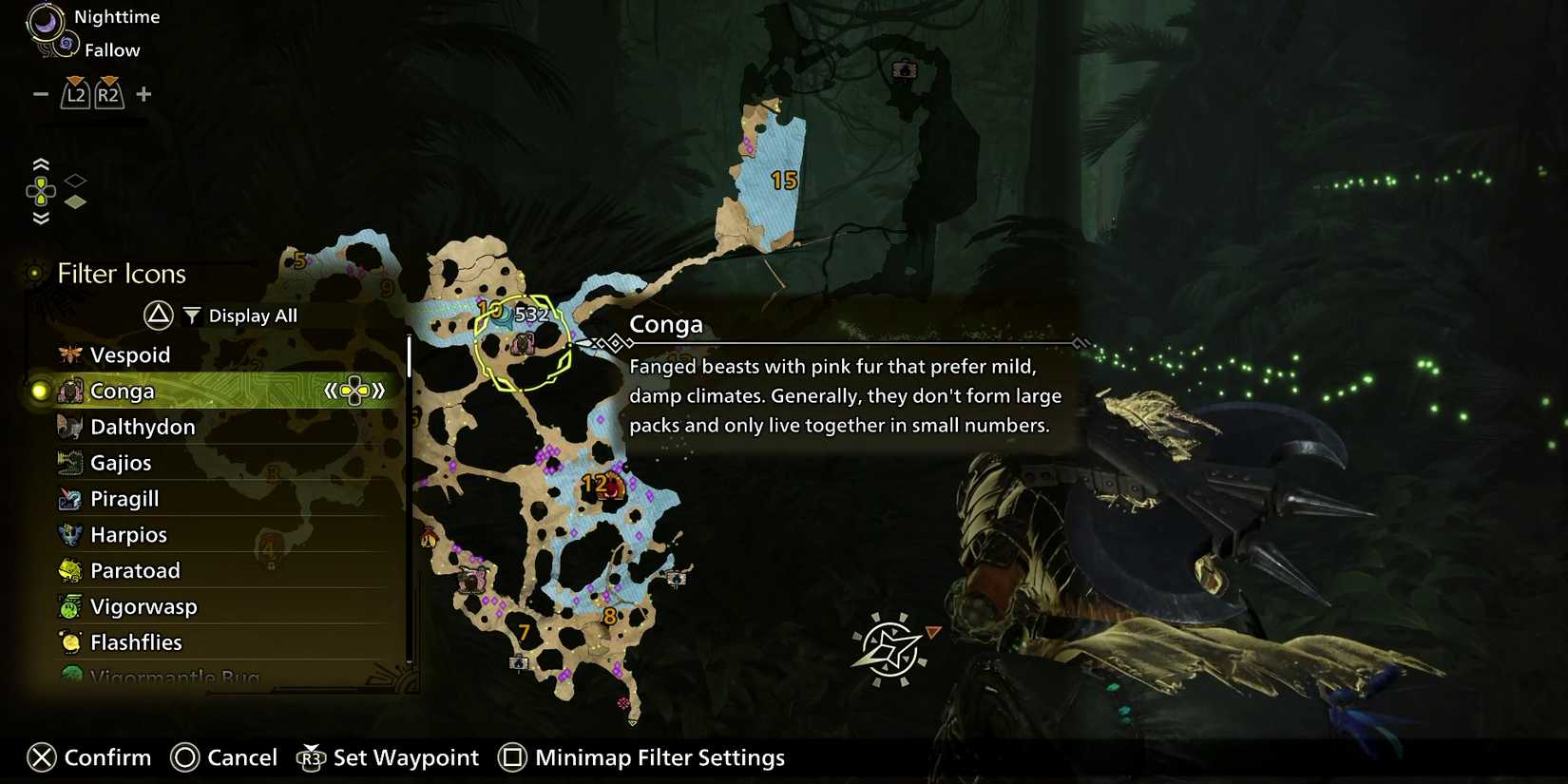
Task: Select the Vespoid monster icon in the filter list
Action: coord(69,354)
